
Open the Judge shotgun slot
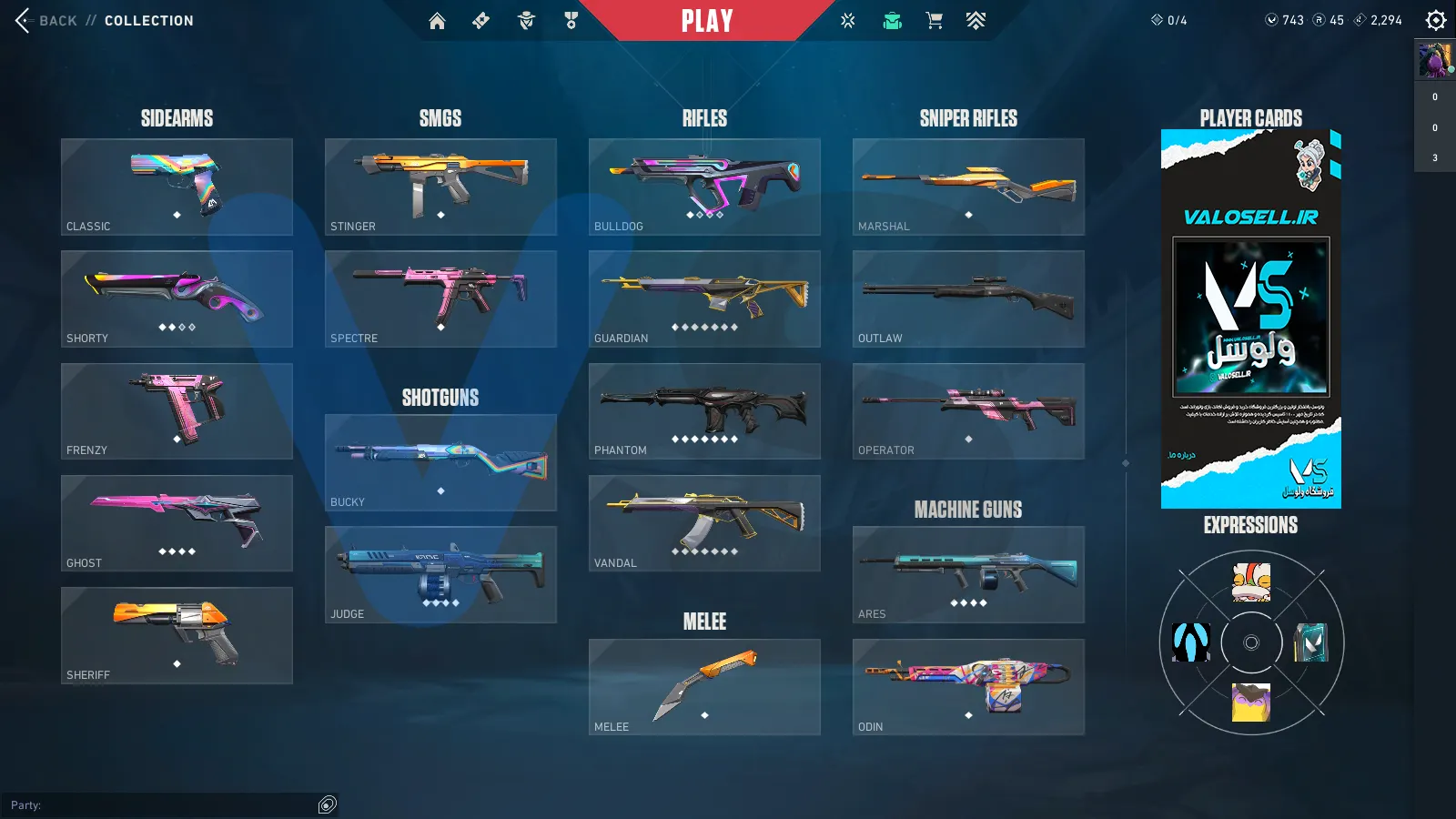[x=440, y=574]
